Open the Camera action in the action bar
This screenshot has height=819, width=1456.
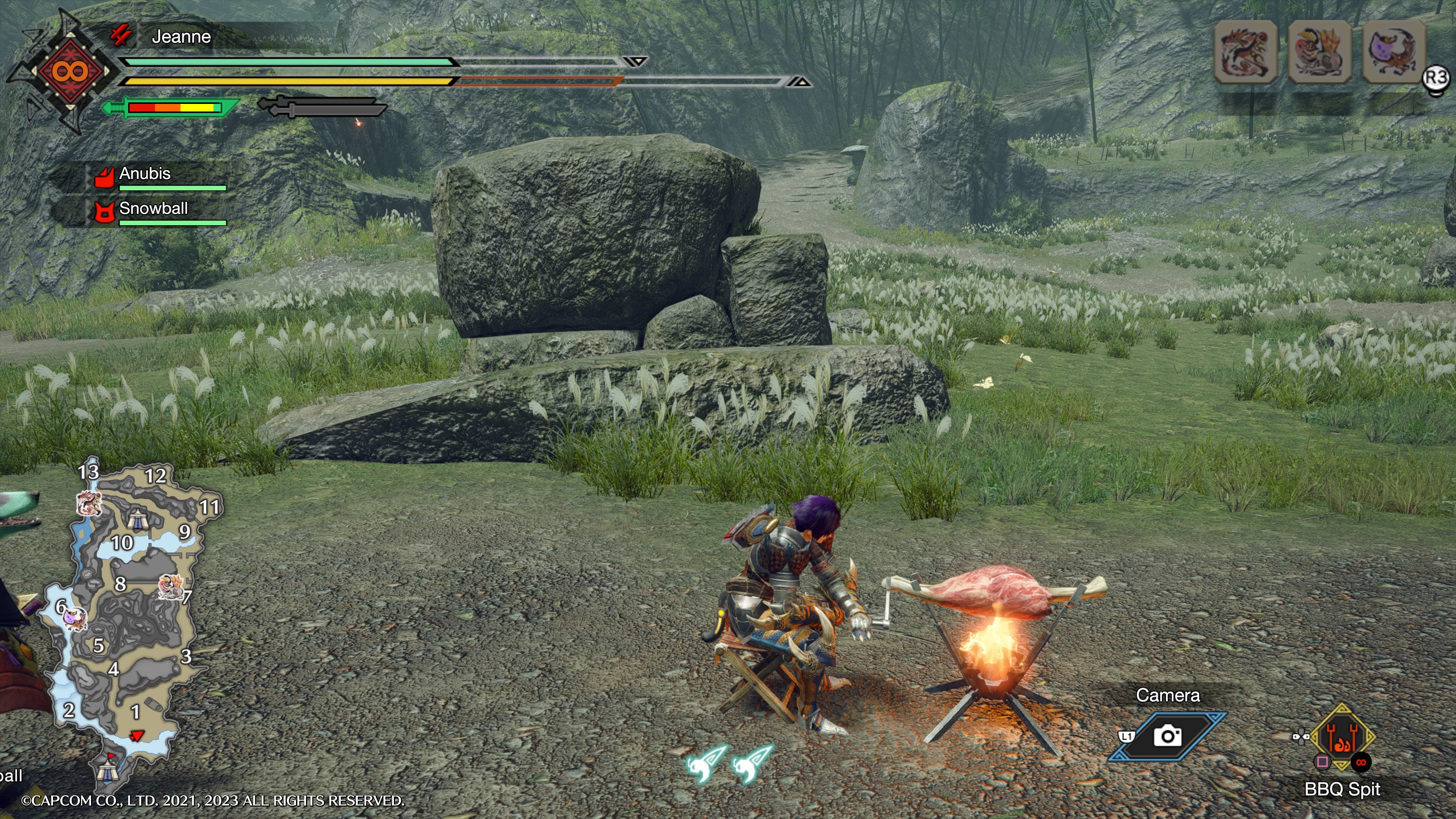1168,736
